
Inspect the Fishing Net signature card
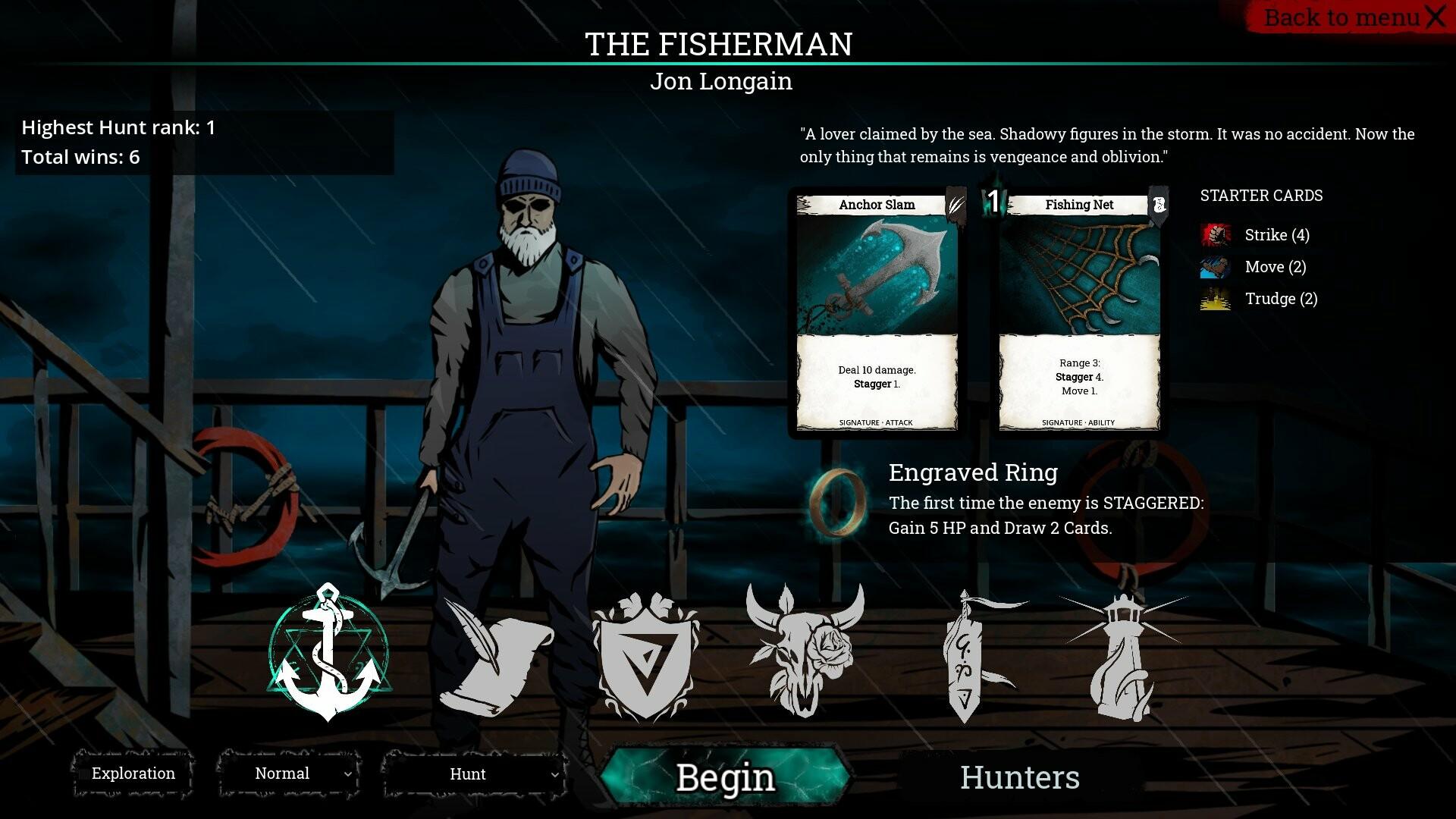point(1079,312)
